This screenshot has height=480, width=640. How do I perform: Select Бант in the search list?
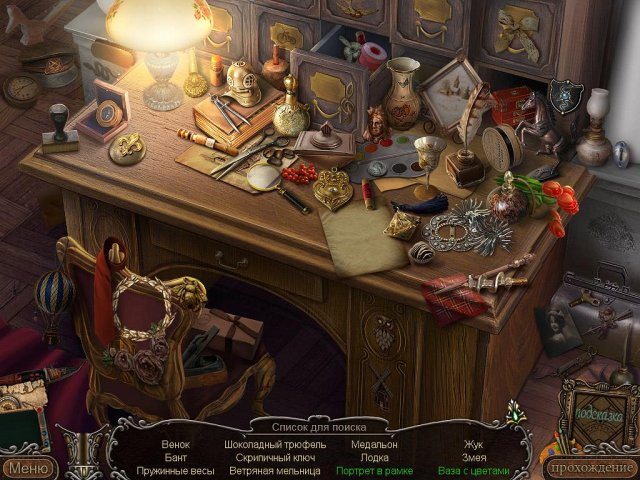tap(175, 457)
